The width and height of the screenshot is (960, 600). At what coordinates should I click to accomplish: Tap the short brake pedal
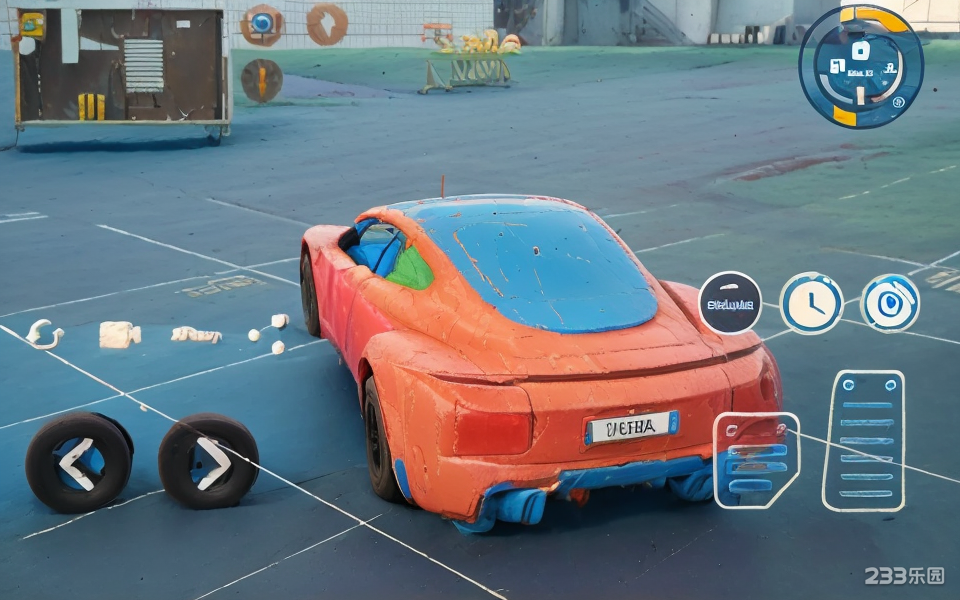tap(756, 460)
